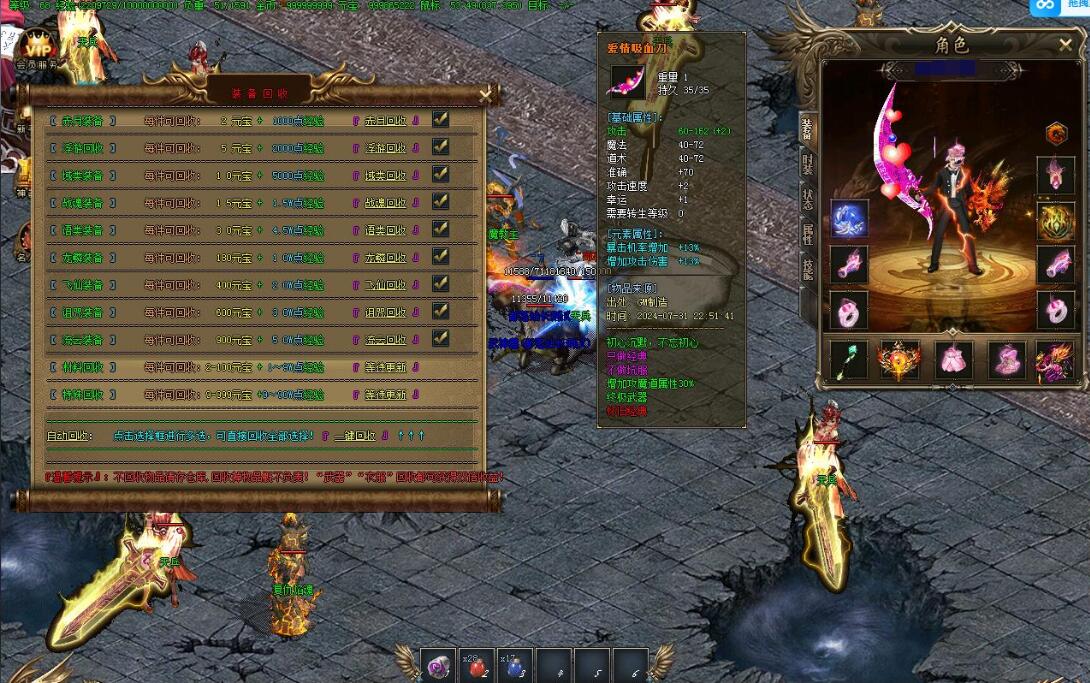Untick the checkbox for 战魂回收

click(440, 201)
